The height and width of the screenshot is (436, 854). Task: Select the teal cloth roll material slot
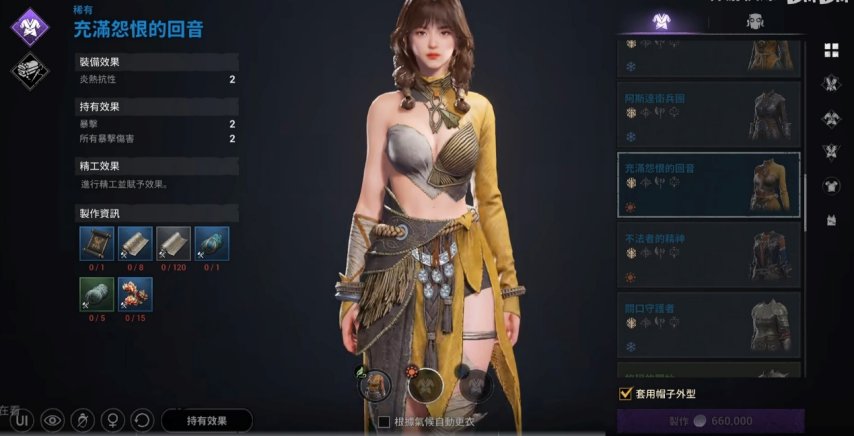click(211, 244)
